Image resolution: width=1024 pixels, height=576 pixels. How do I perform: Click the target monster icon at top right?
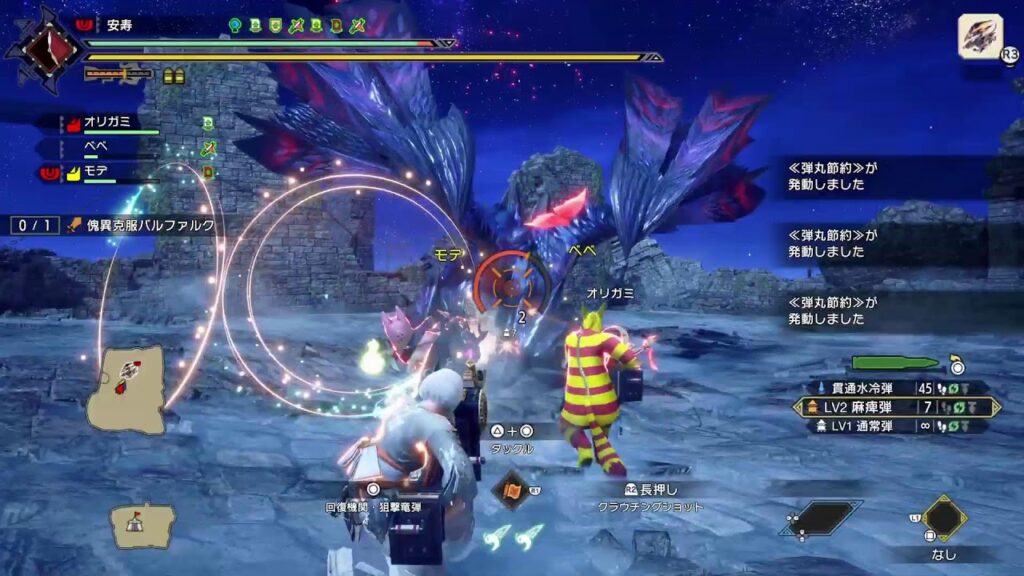[x=980, y=37]
